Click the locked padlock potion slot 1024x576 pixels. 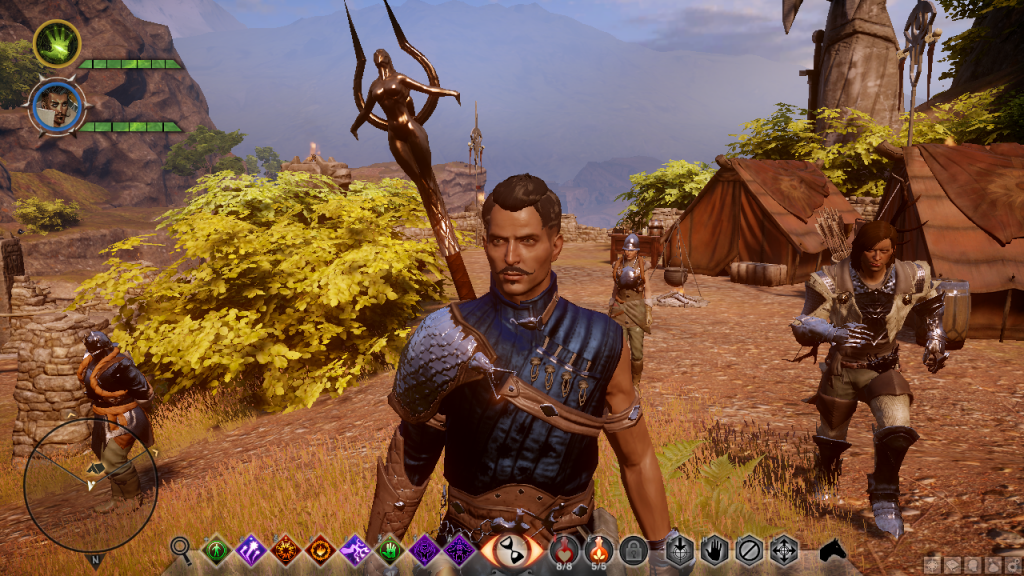coord(632,549)
